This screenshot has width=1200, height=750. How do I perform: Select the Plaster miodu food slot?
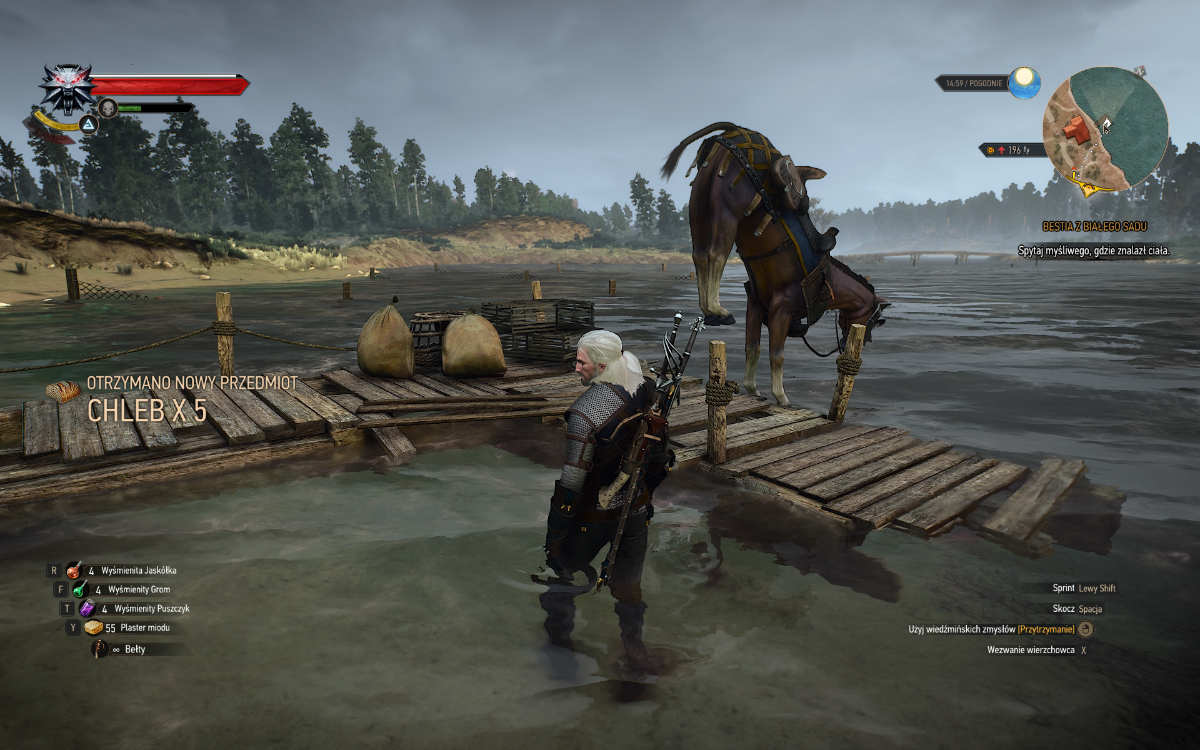coord(94,628)
